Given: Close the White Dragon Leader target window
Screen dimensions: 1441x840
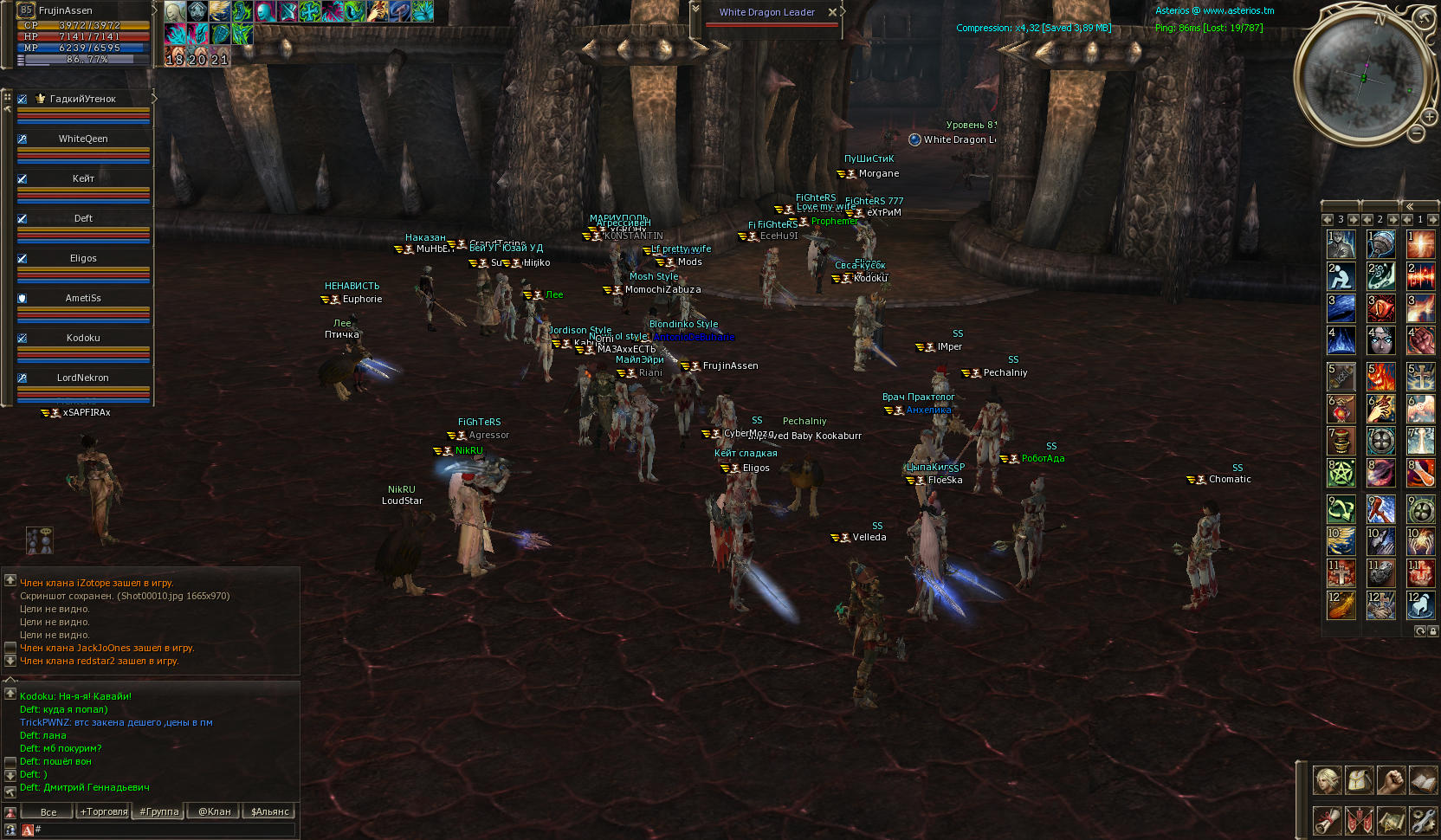Looking at the screenshot, I should coord(832,12).
